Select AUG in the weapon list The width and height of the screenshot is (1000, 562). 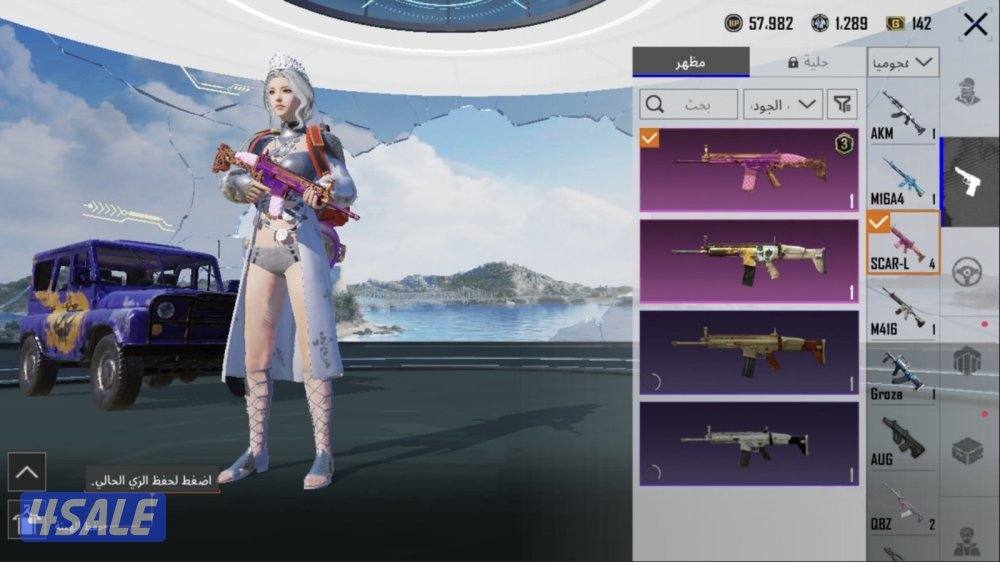(902, 441)
